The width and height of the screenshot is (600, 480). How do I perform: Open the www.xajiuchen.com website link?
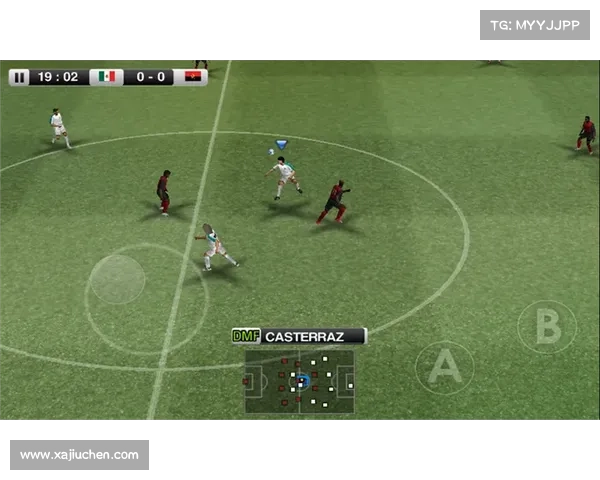(x=80, y=455)
